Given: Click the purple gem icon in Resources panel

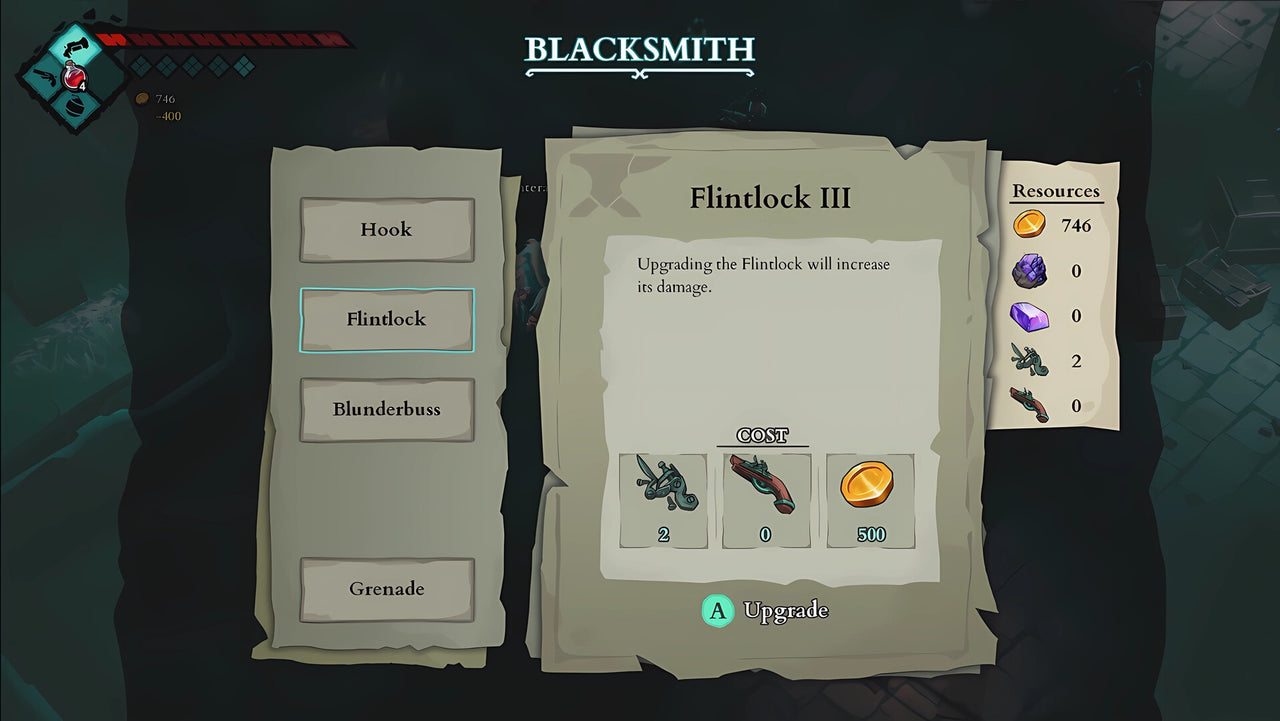Looking at the screenshot, I should [1031, 315].
